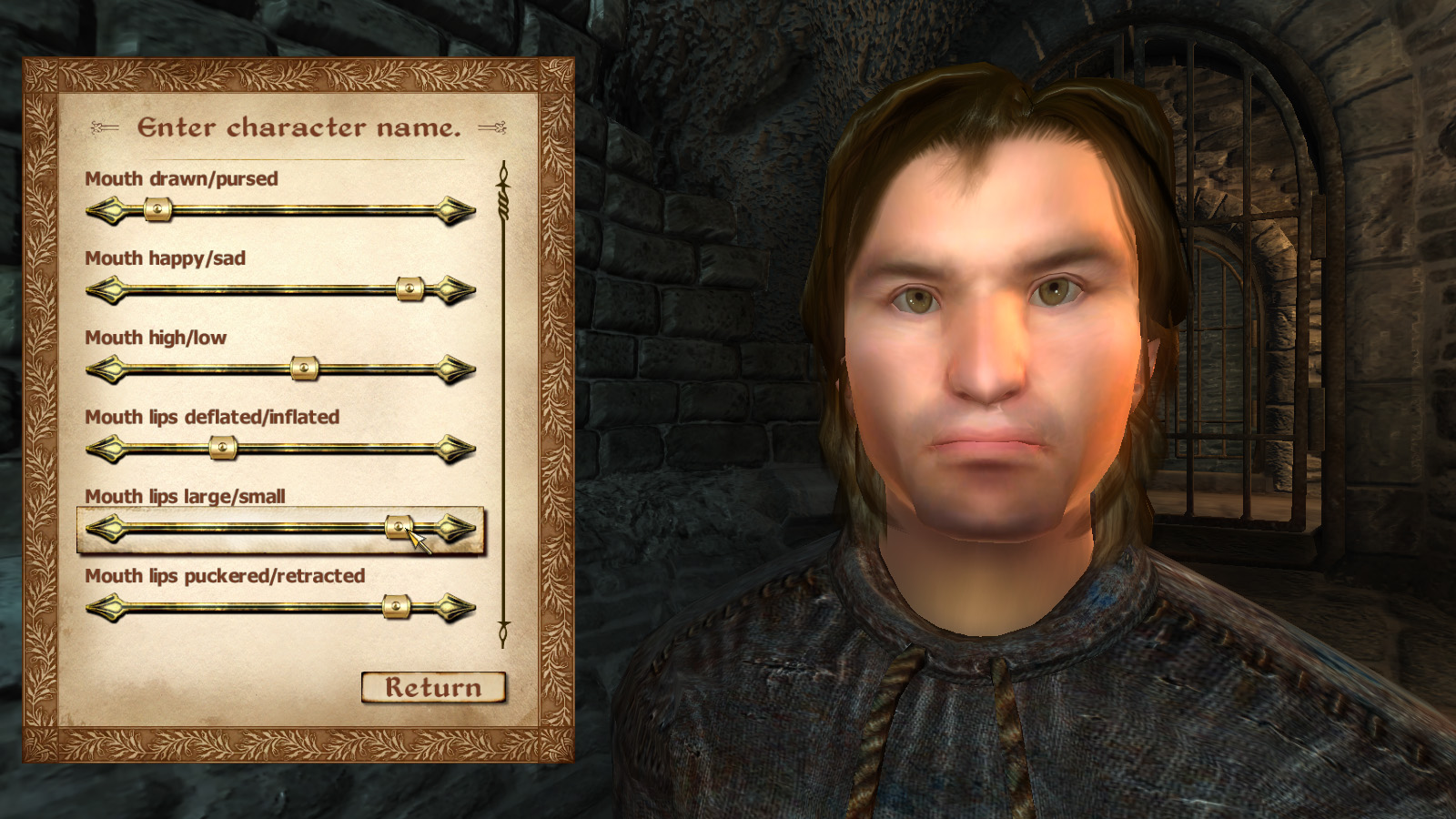1456x819 pixels.
Task: Move the Mouth lips deflated/inflated slider handle
Action: click(221, 448)
